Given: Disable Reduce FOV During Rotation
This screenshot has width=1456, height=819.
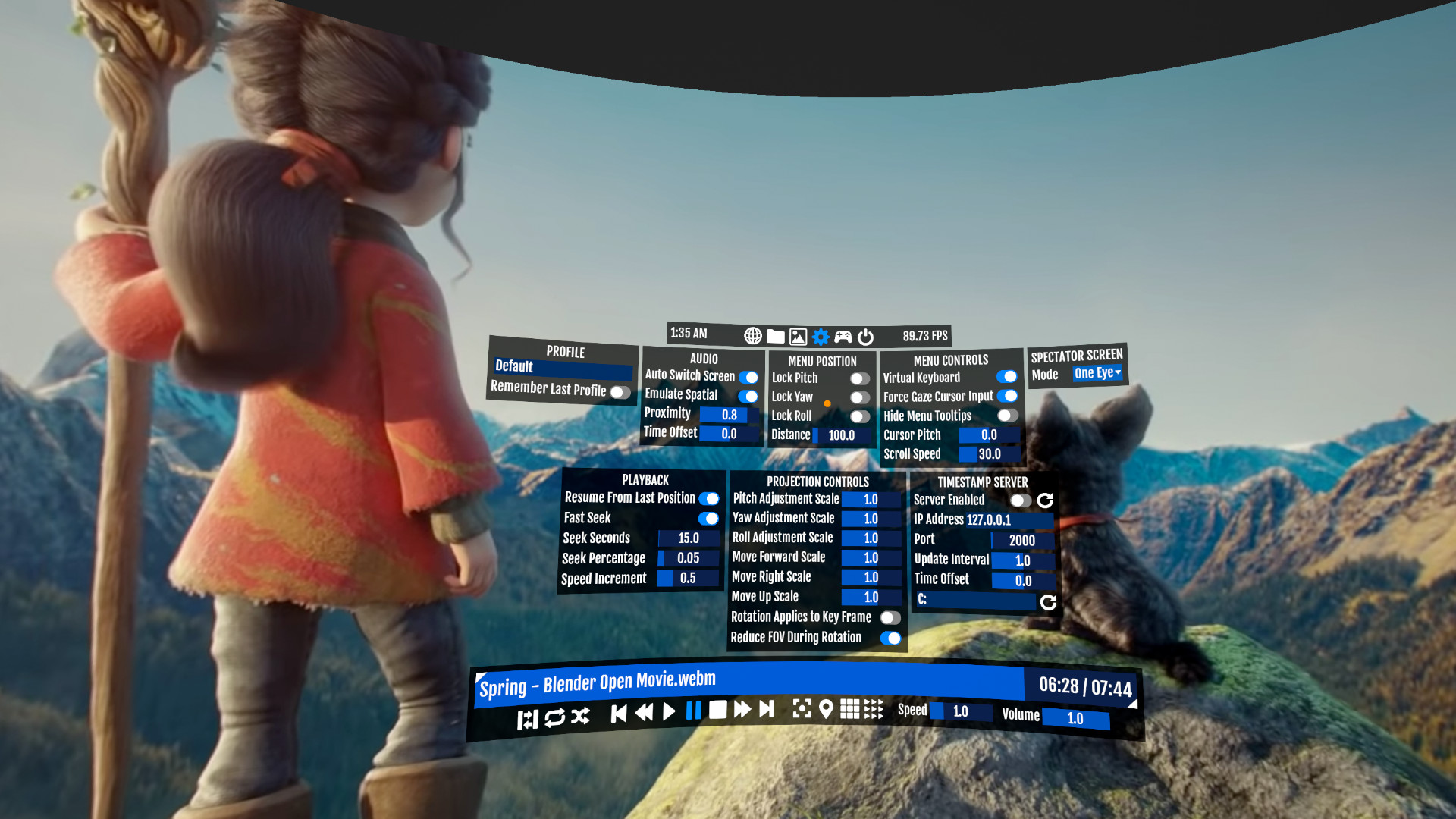Looking at the screenshot, I should point(892,639).
